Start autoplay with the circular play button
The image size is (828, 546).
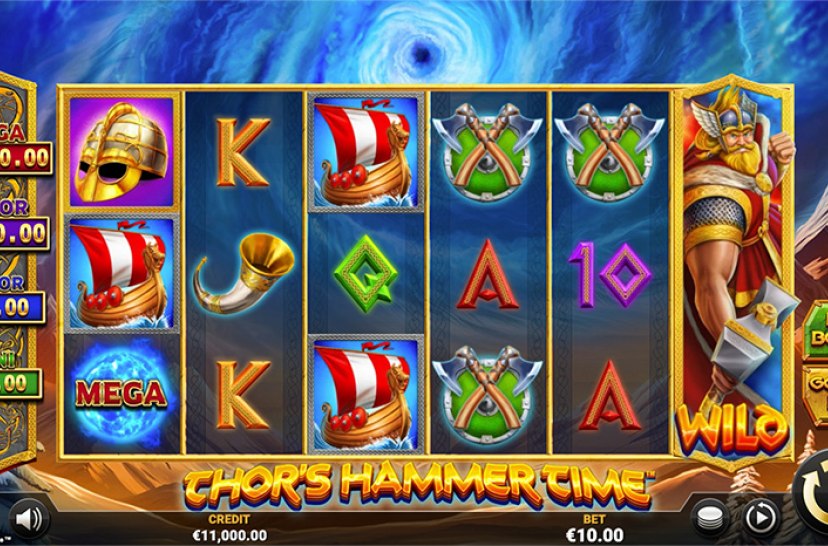[x=759, y=517]
